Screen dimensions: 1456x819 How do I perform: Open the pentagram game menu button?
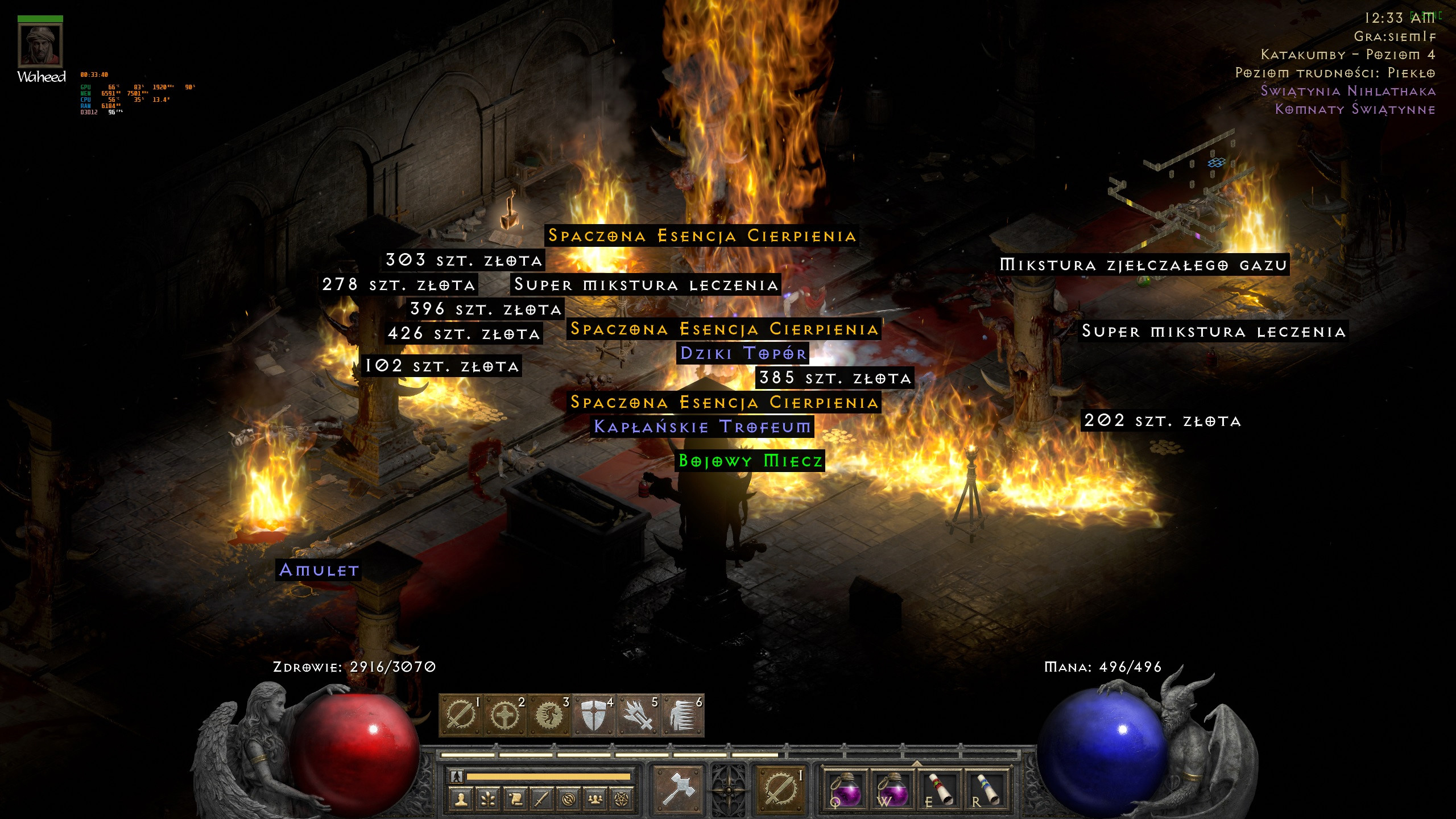pos(622,799)
